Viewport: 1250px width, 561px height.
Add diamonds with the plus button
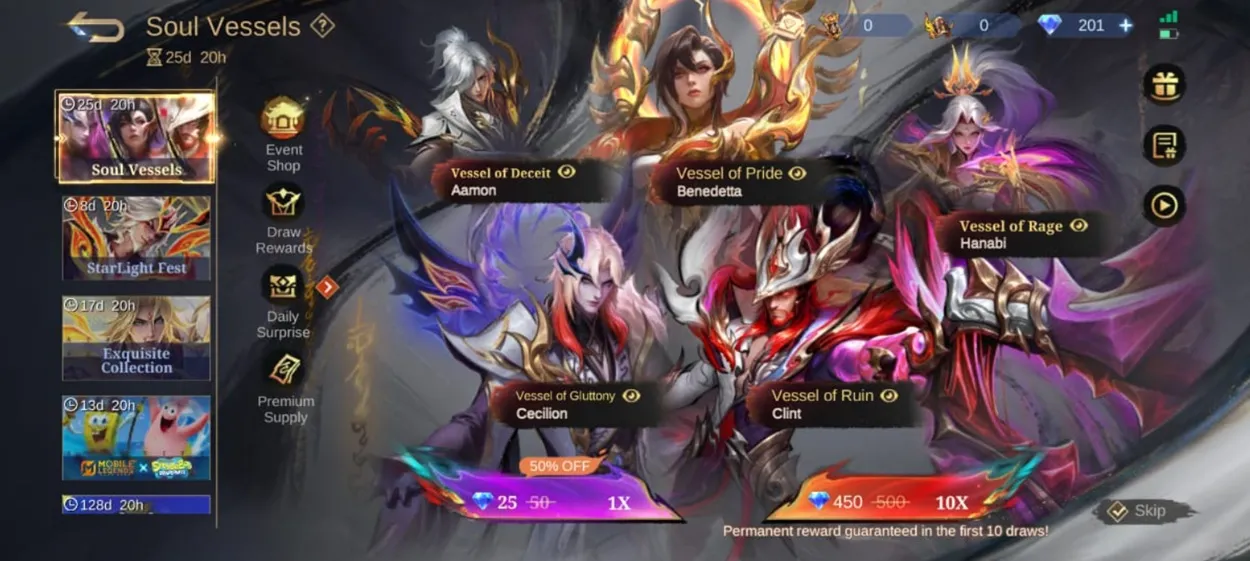click(1126, 26)
